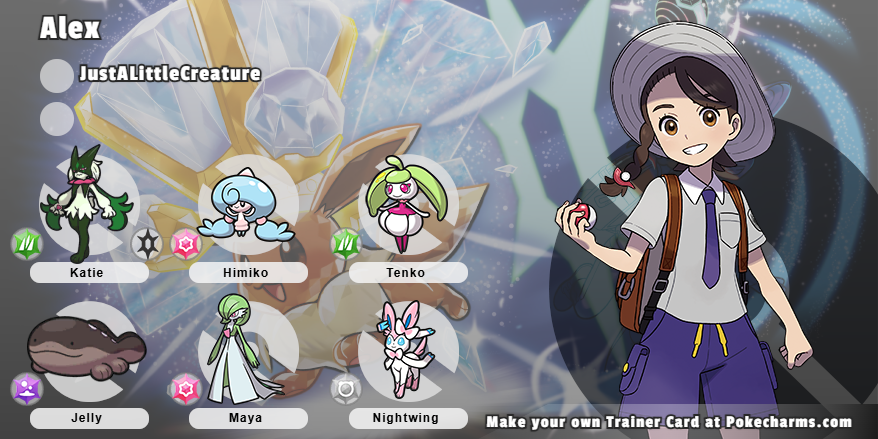Click the Katie name label
The image size is (878, 439).
click(x=88, y=272)
